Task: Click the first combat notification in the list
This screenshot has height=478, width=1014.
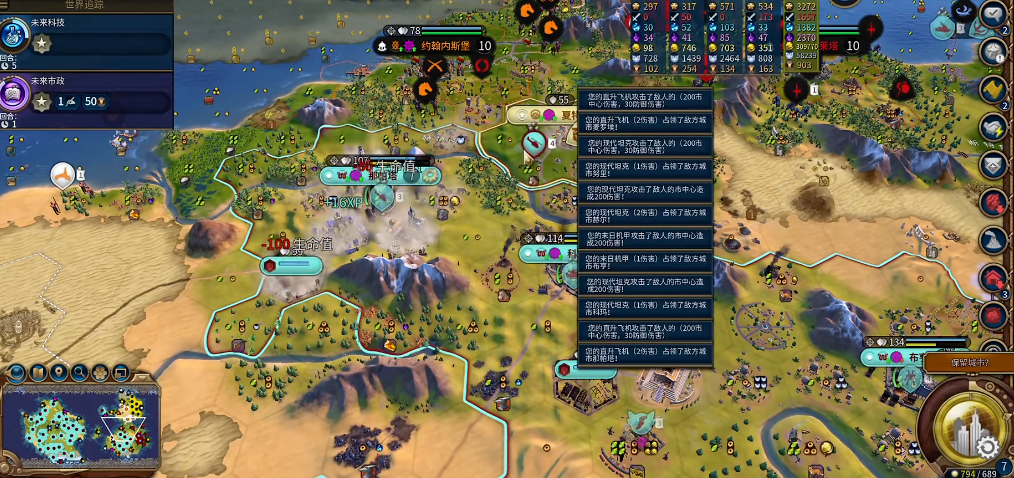Action: [x=644, y=98]
